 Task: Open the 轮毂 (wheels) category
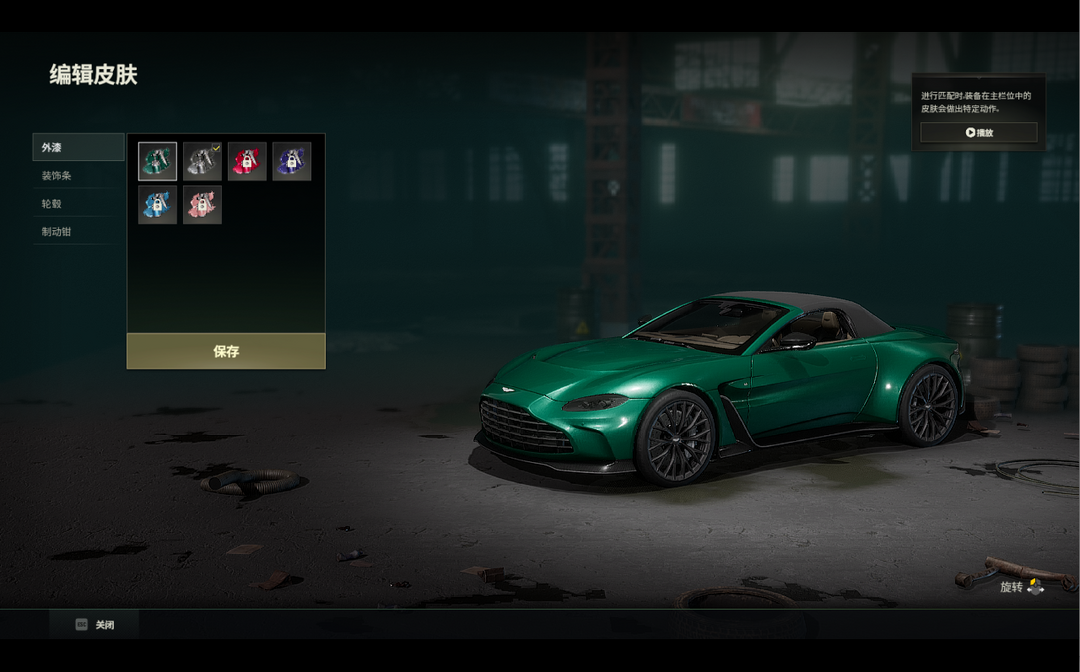click(78, 204)
